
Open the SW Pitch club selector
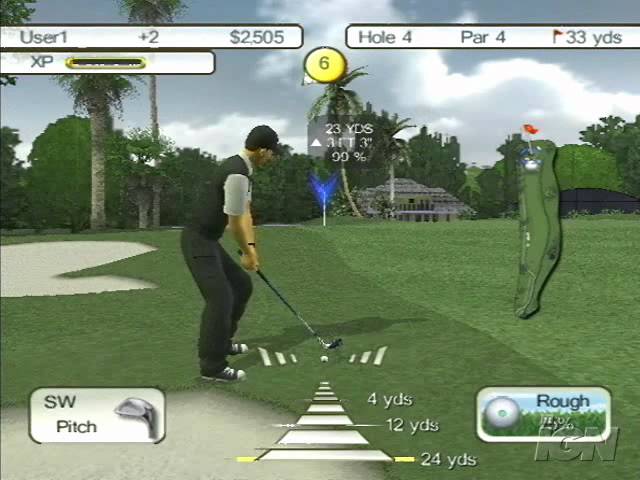click(97, 415)
